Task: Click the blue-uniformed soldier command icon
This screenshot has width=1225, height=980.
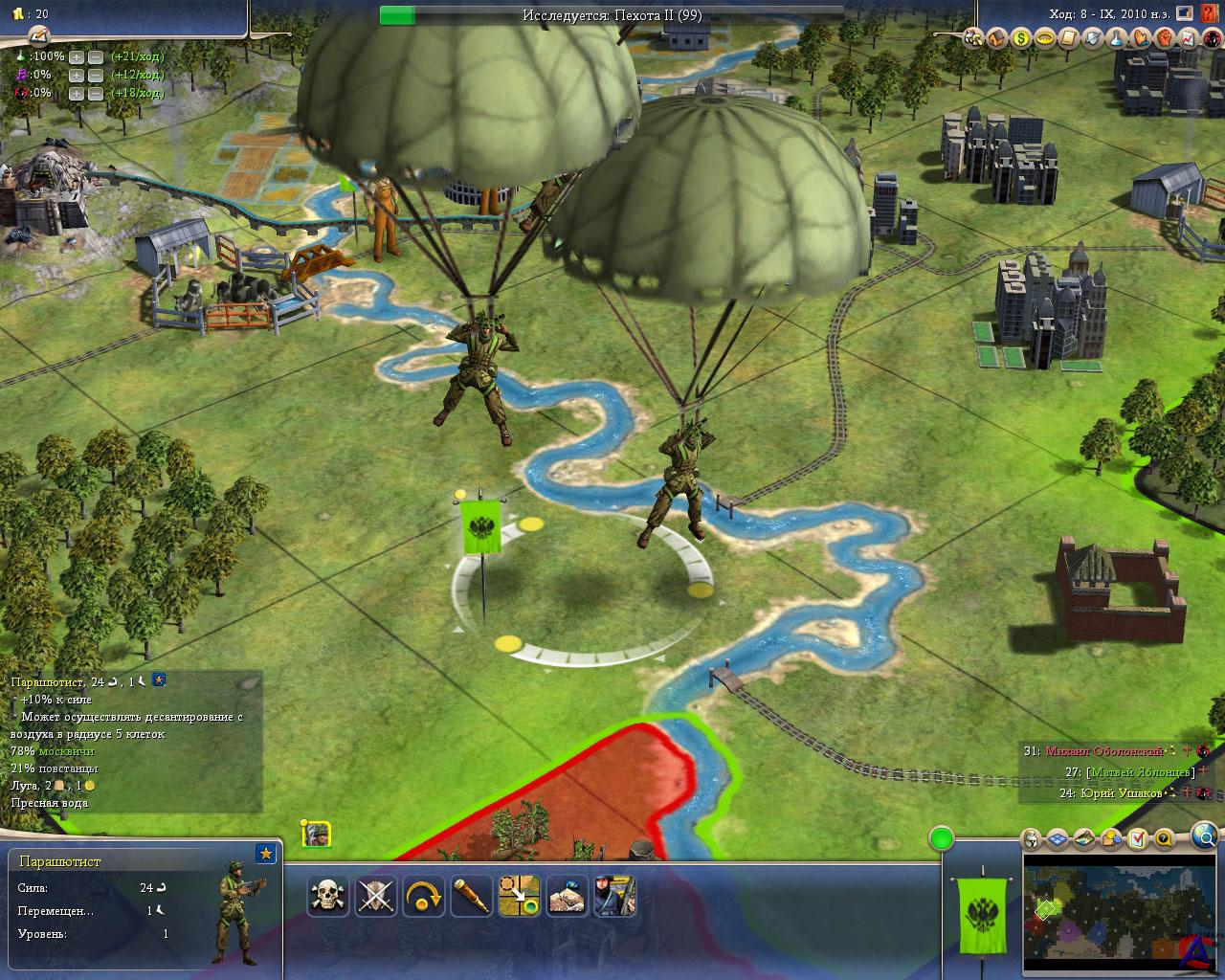Action: coord(614,897)
